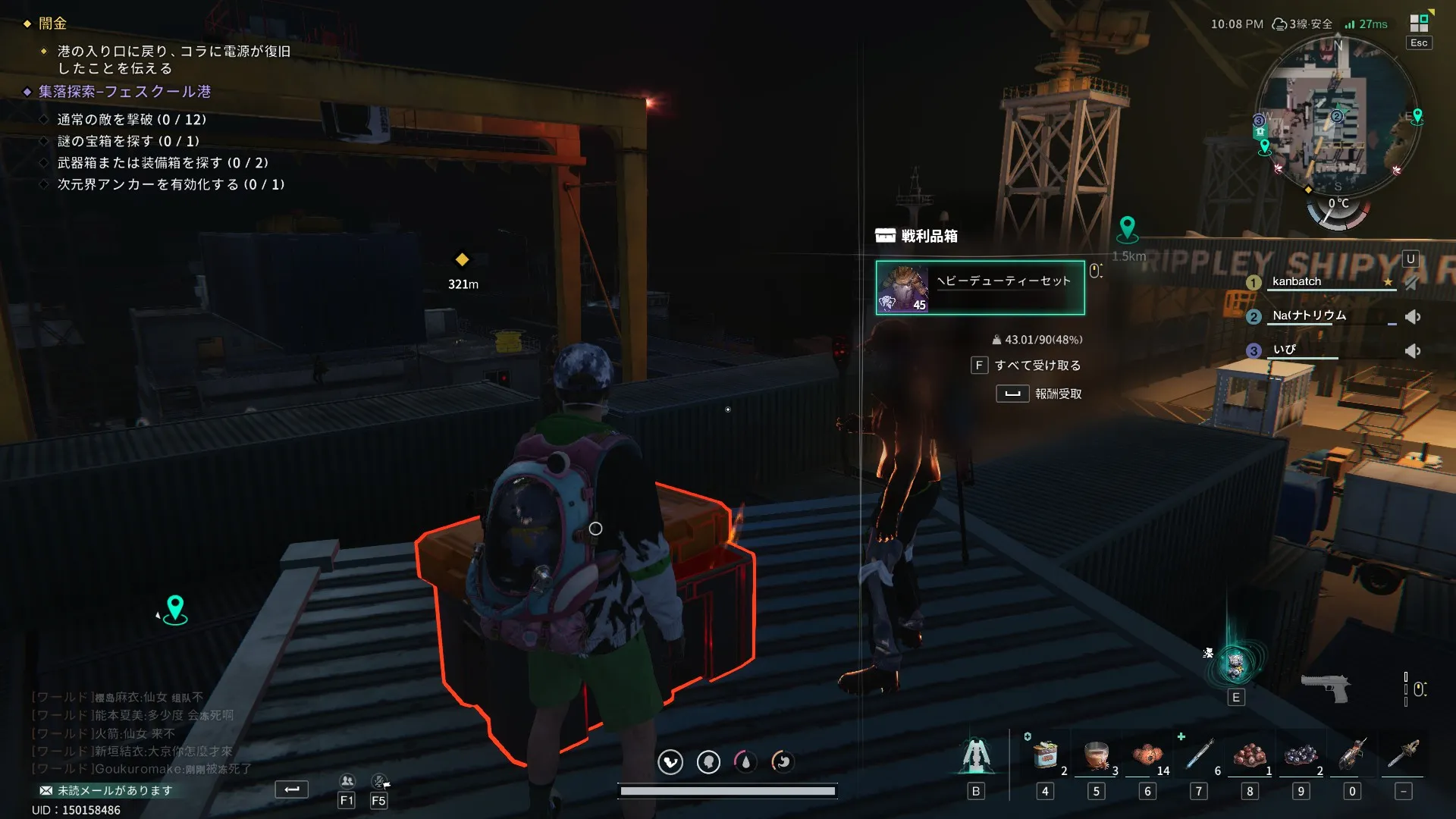1456x819 pixels.
Task: Select the dark blue berries hotbar slot
Action: tap(1301, 755)
